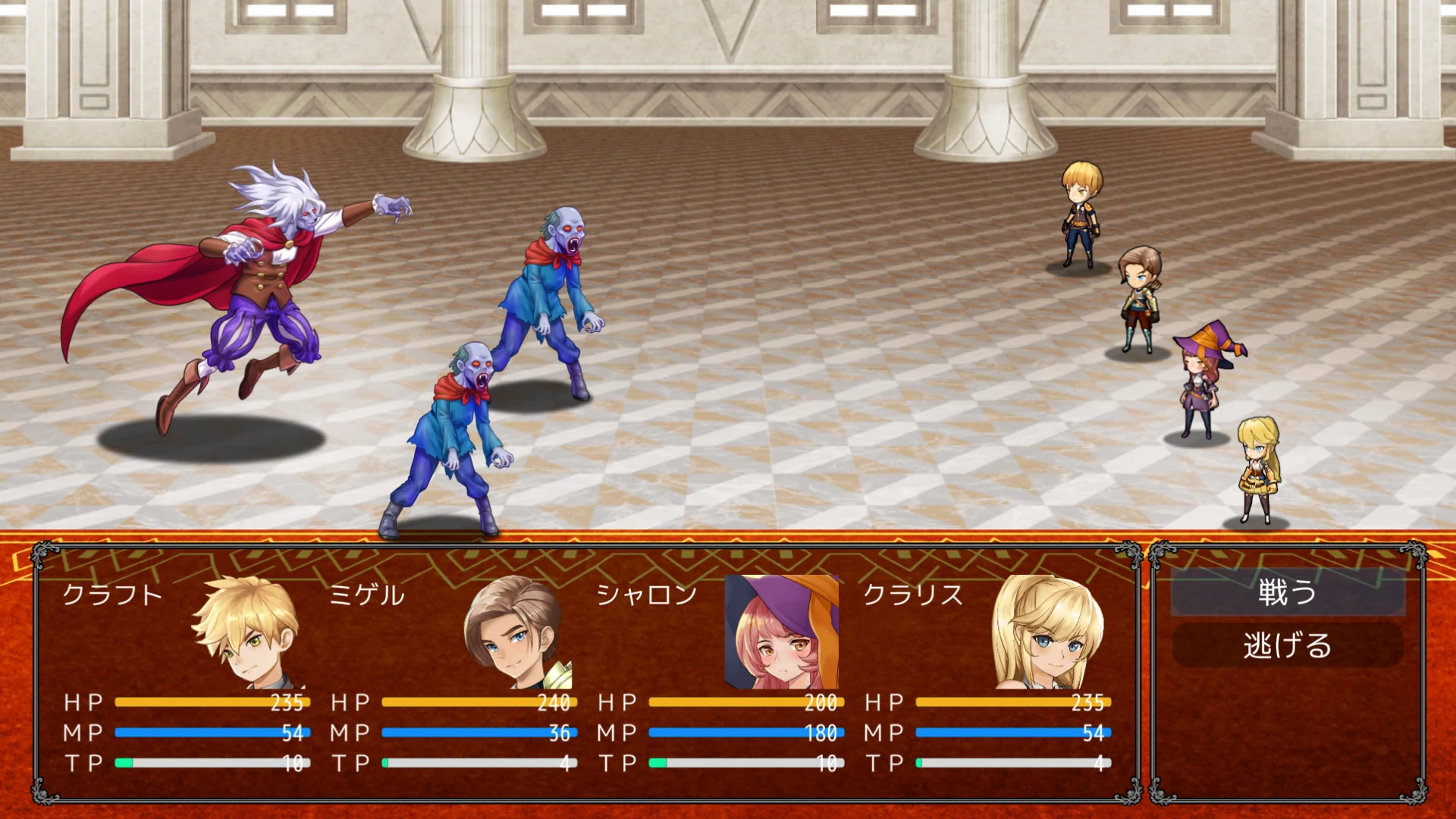
Task: Choose クラリス's long blonde hair portrait
Action: pyautogui.click(x=1050, y=632)
